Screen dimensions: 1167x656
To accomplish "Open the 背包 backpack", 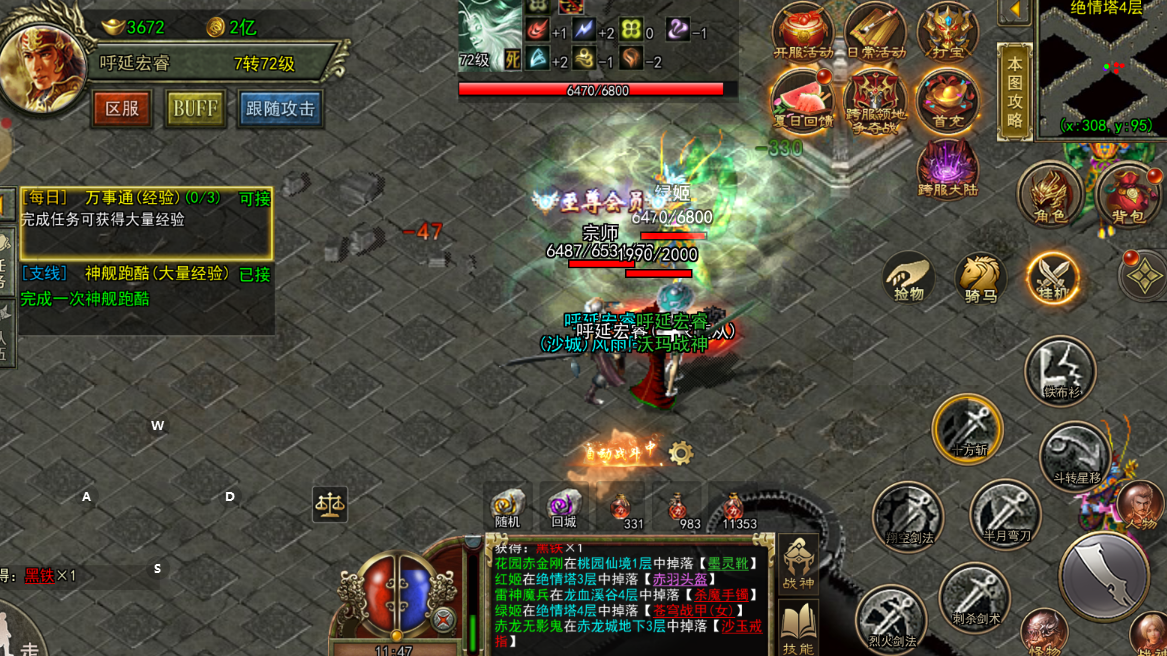I will tap(1127, 193).
